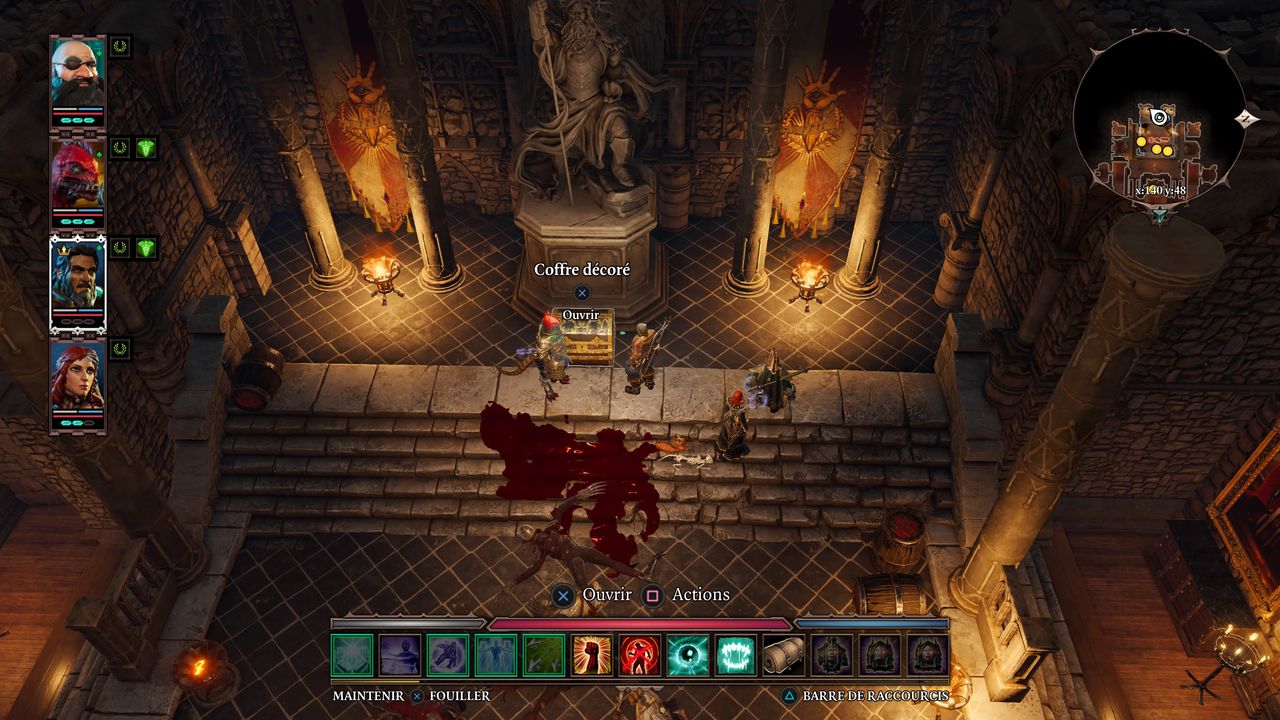The height and width of the screenshot is (720, 1280).
Task: Use the purple reaching figure skill
Action: [400, 655]
